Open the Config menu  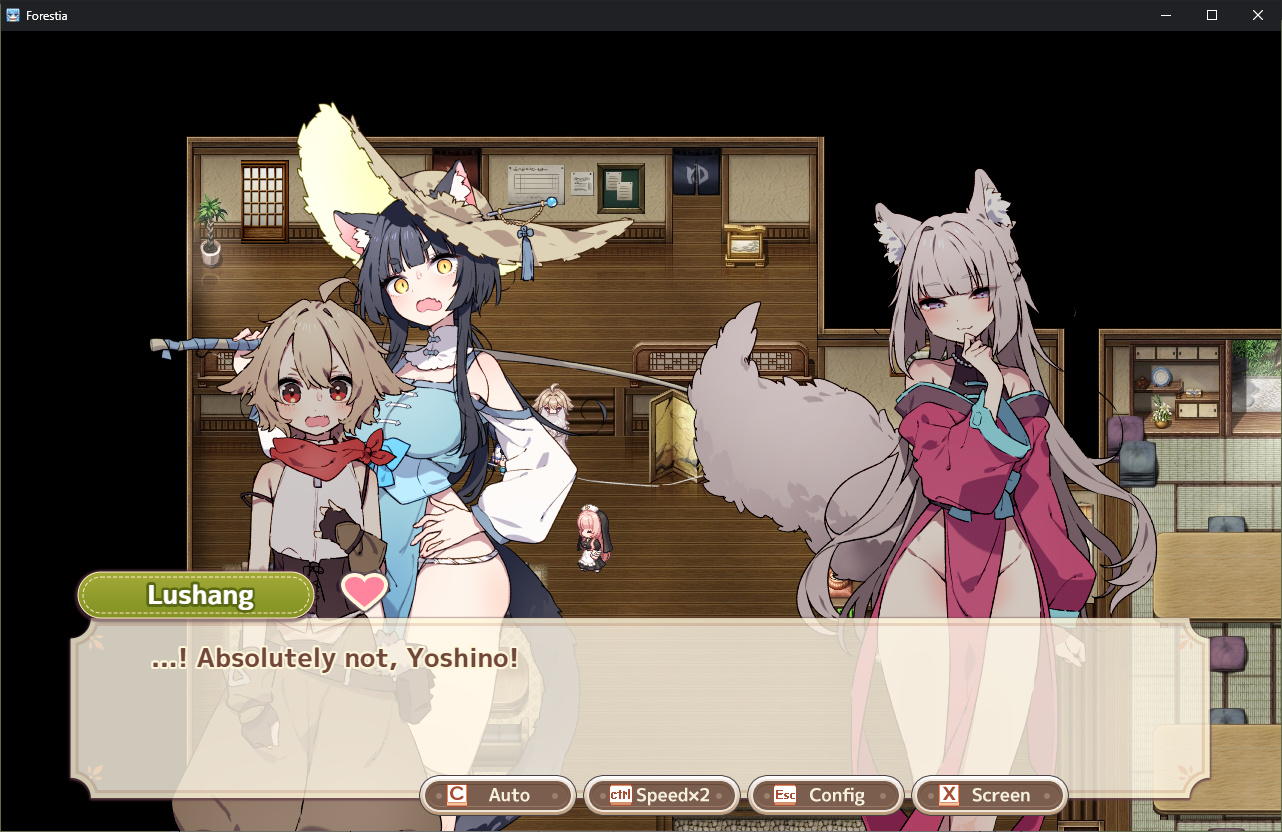(825, 795)
